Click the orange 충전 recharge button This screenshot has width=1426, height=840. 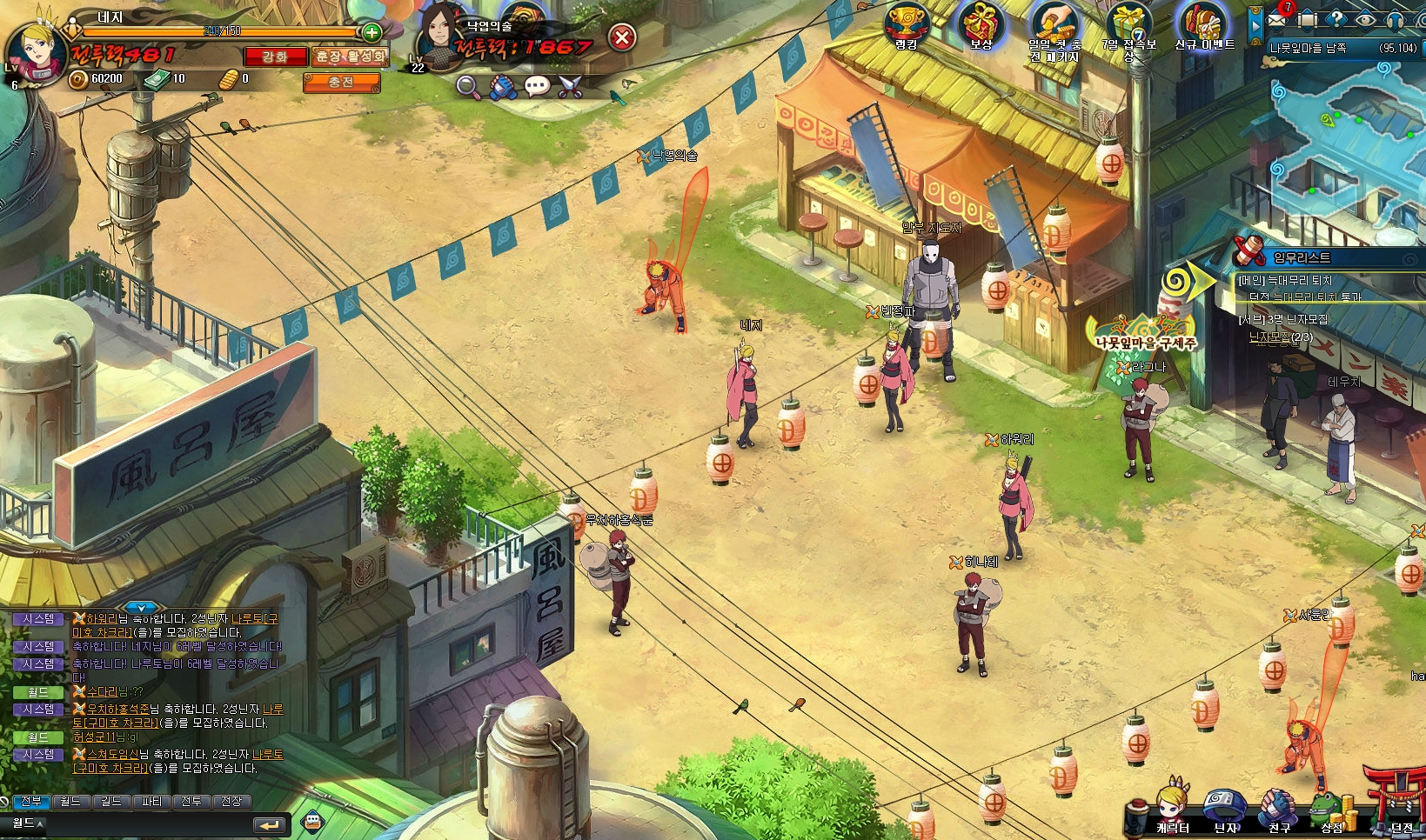coord(341,82)
